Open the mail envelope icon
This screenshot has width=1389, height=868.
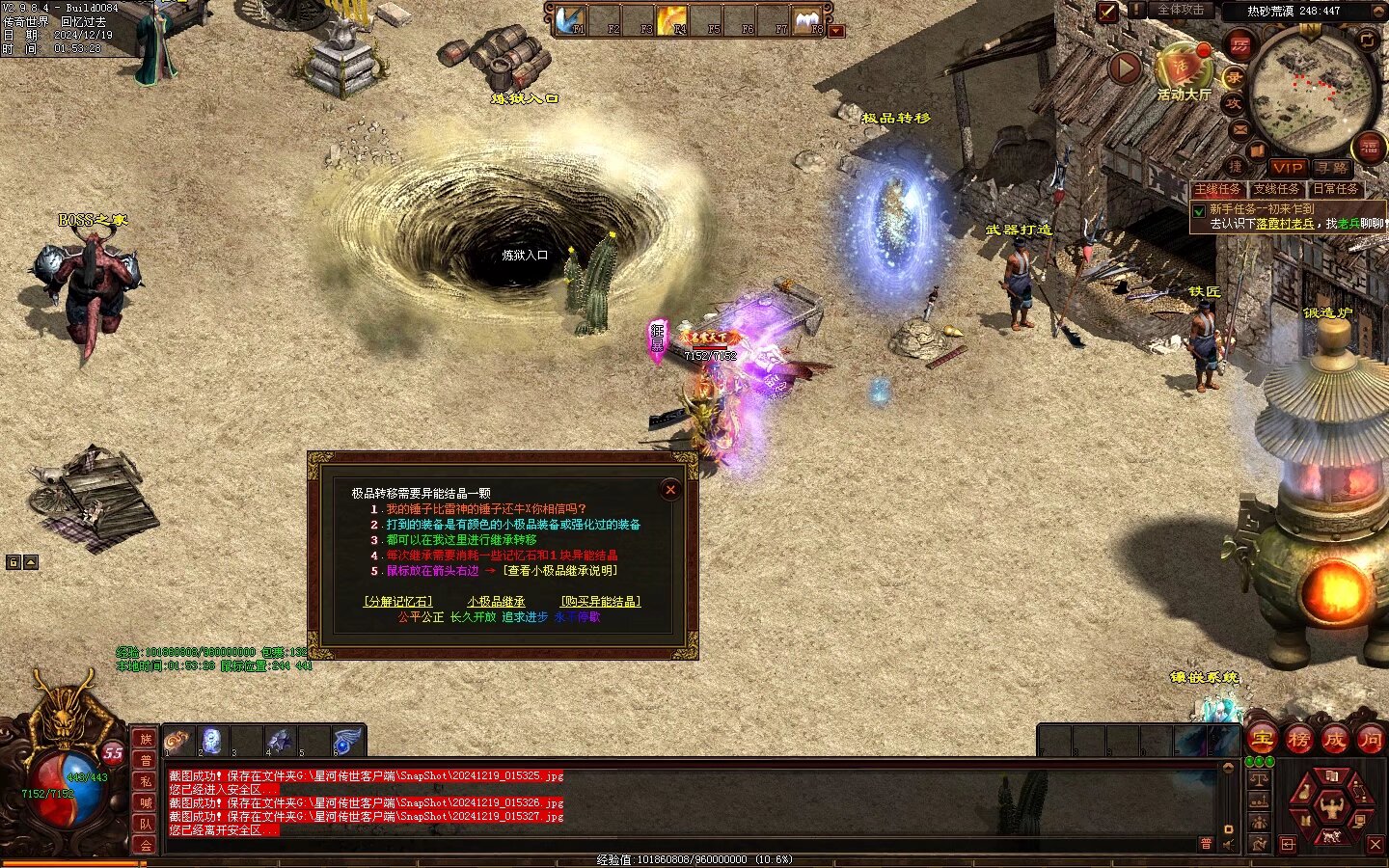coord(1239,129)
